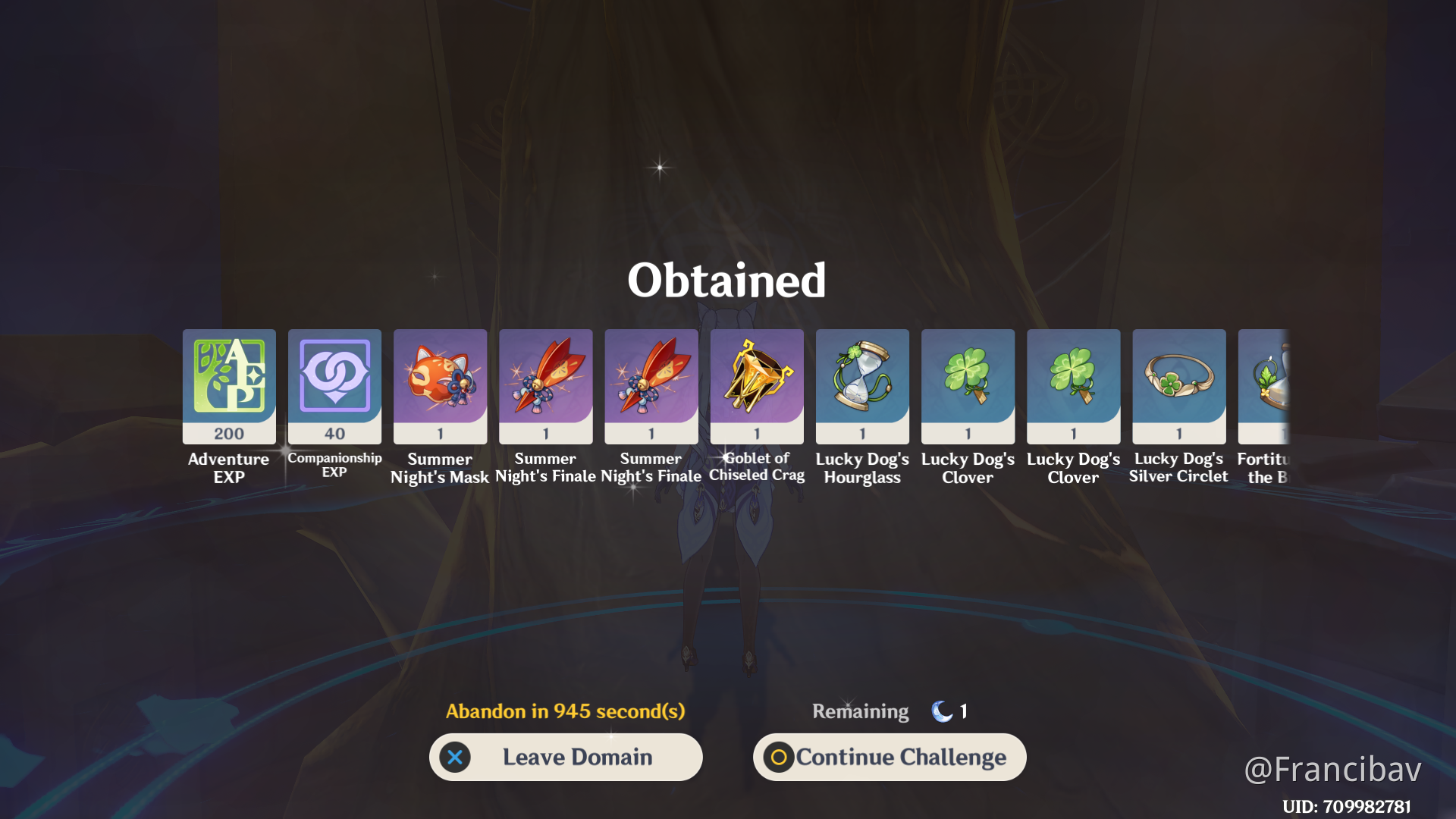Click the Adventure EXP reward card
Viewport: 1456px width, 819px height.
tap(228, 387)
